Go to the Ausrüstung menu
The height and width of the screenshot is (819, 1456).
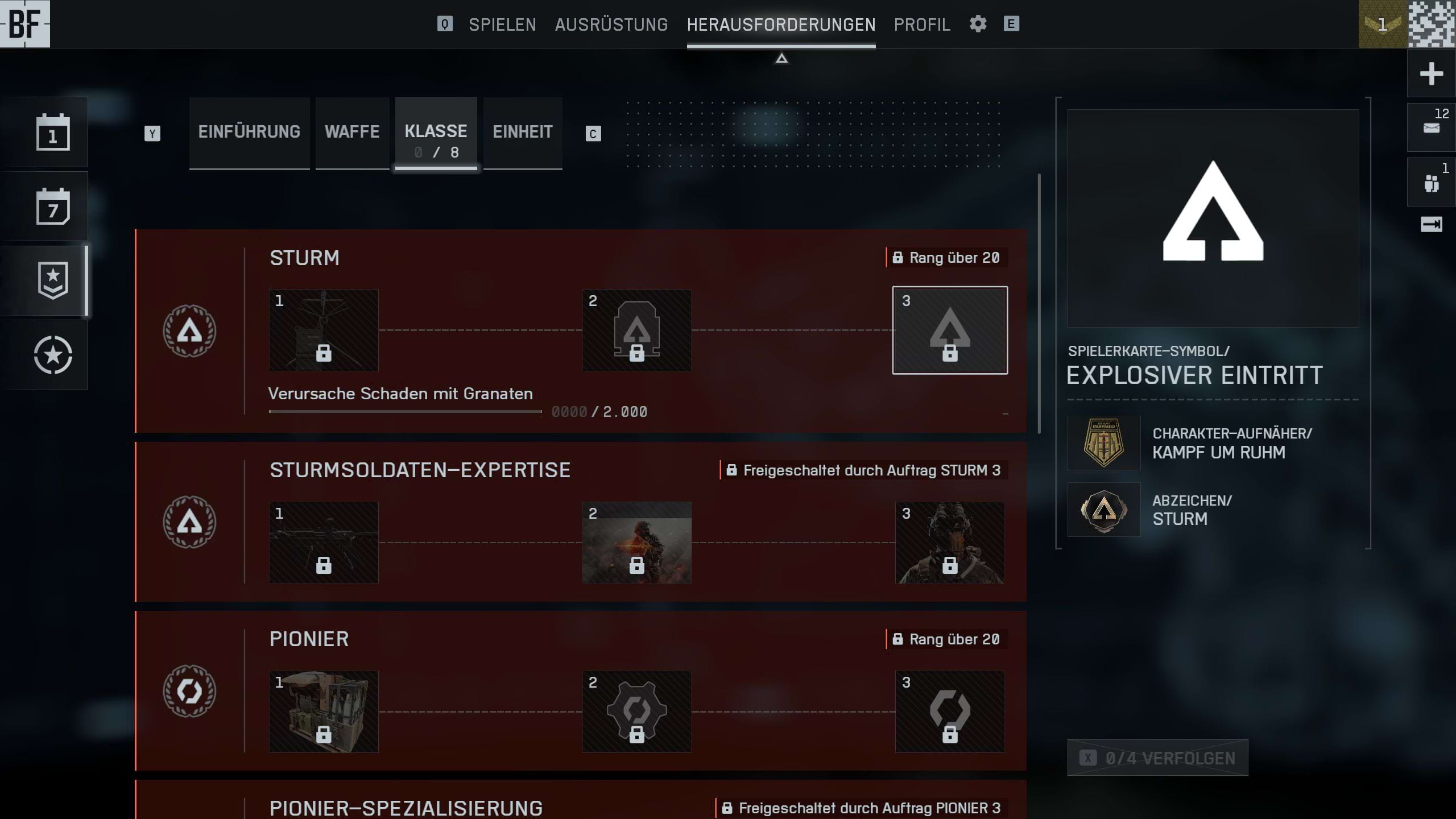[611, 24]
